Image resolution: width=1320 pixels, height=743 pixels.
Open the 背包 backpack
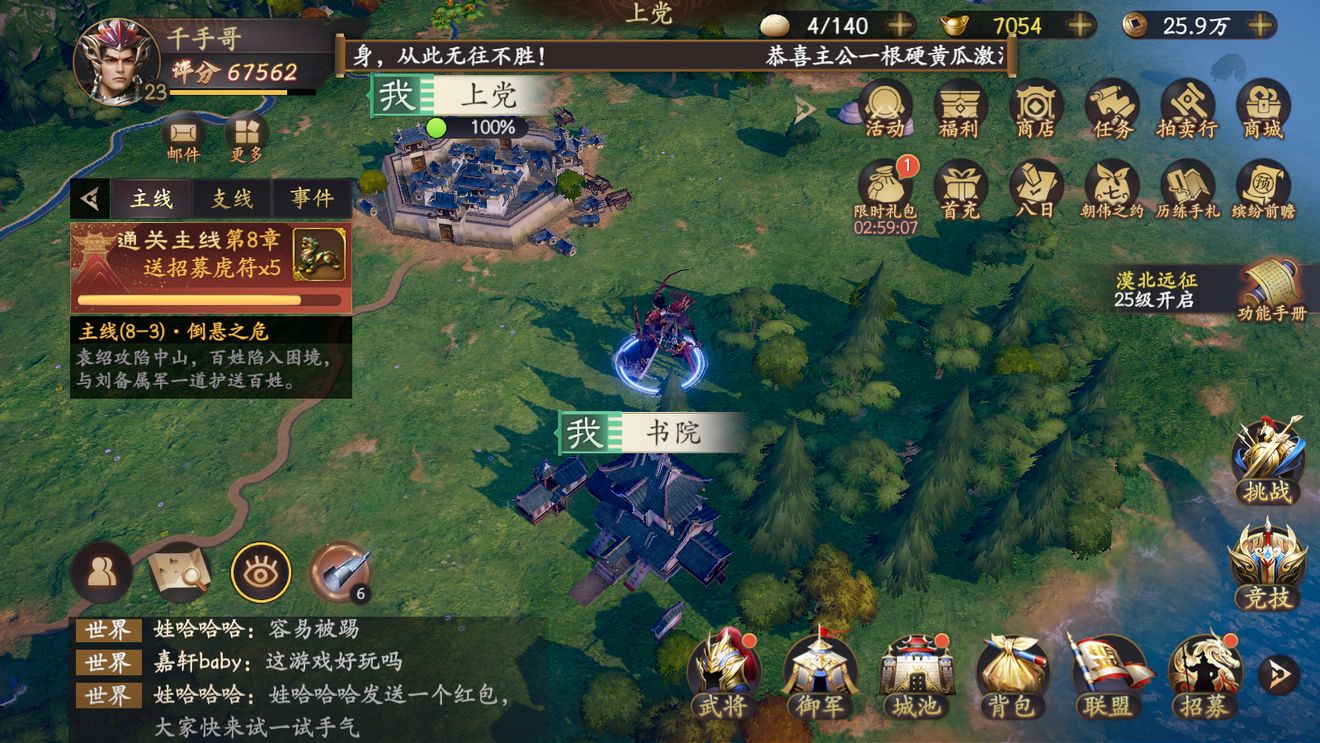click(1011, 678)
